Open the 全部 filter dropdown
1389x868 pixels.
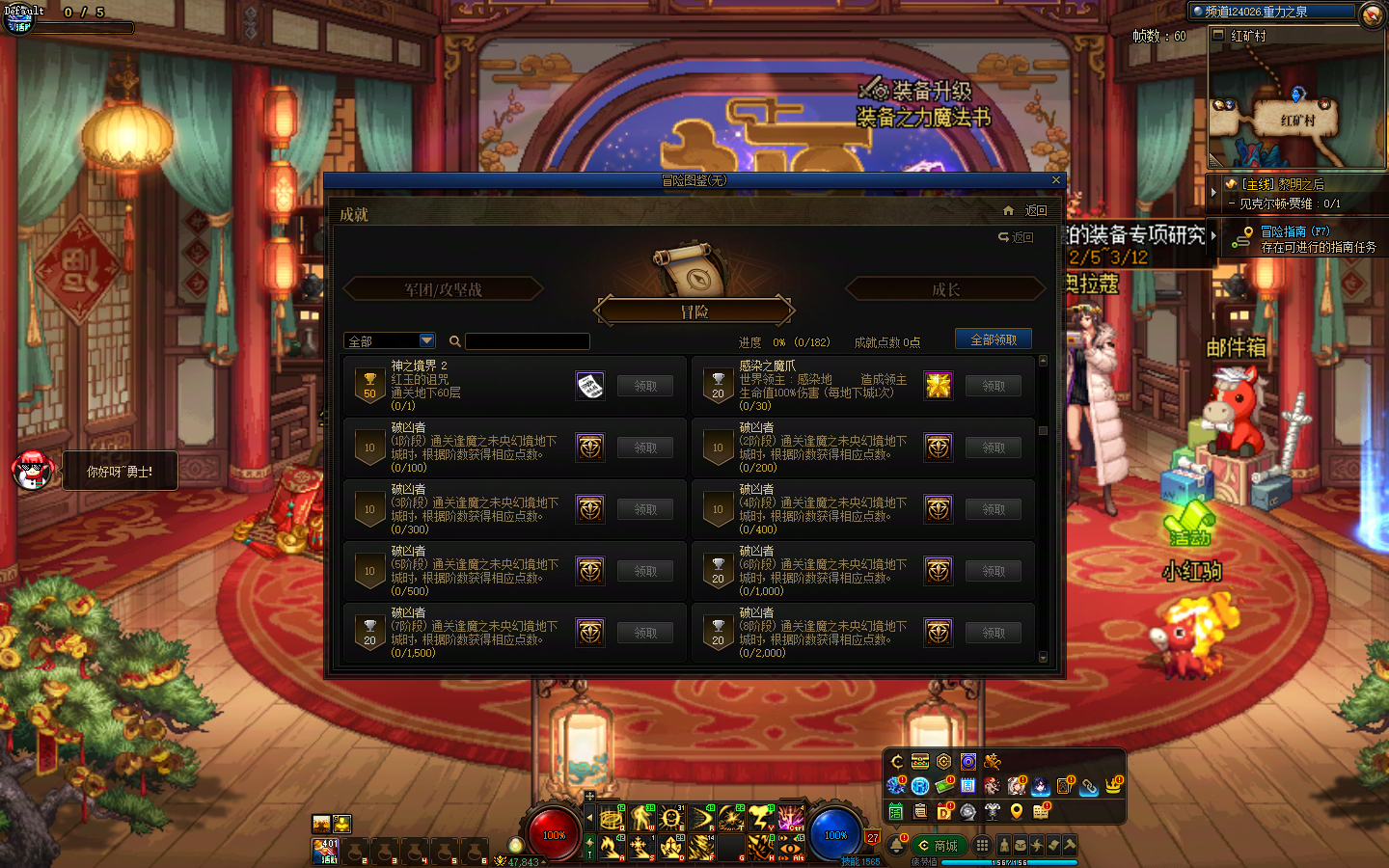[426, 340]
